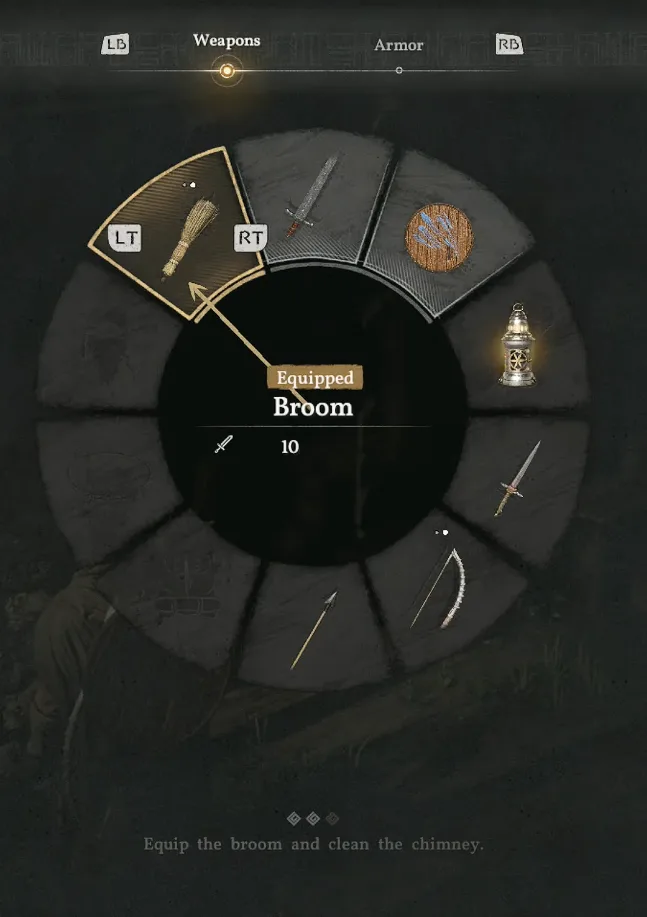Select the glowing lantern slot
Viewport: 647px width, 917px height.
coord(516,346)
